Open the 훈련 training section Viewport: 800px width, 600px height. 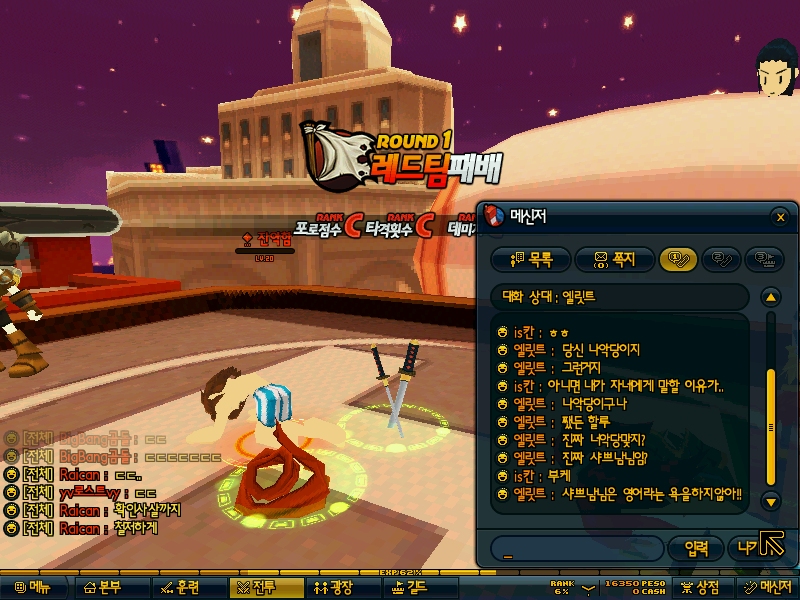pyautogui.click(x=180, y=588)
